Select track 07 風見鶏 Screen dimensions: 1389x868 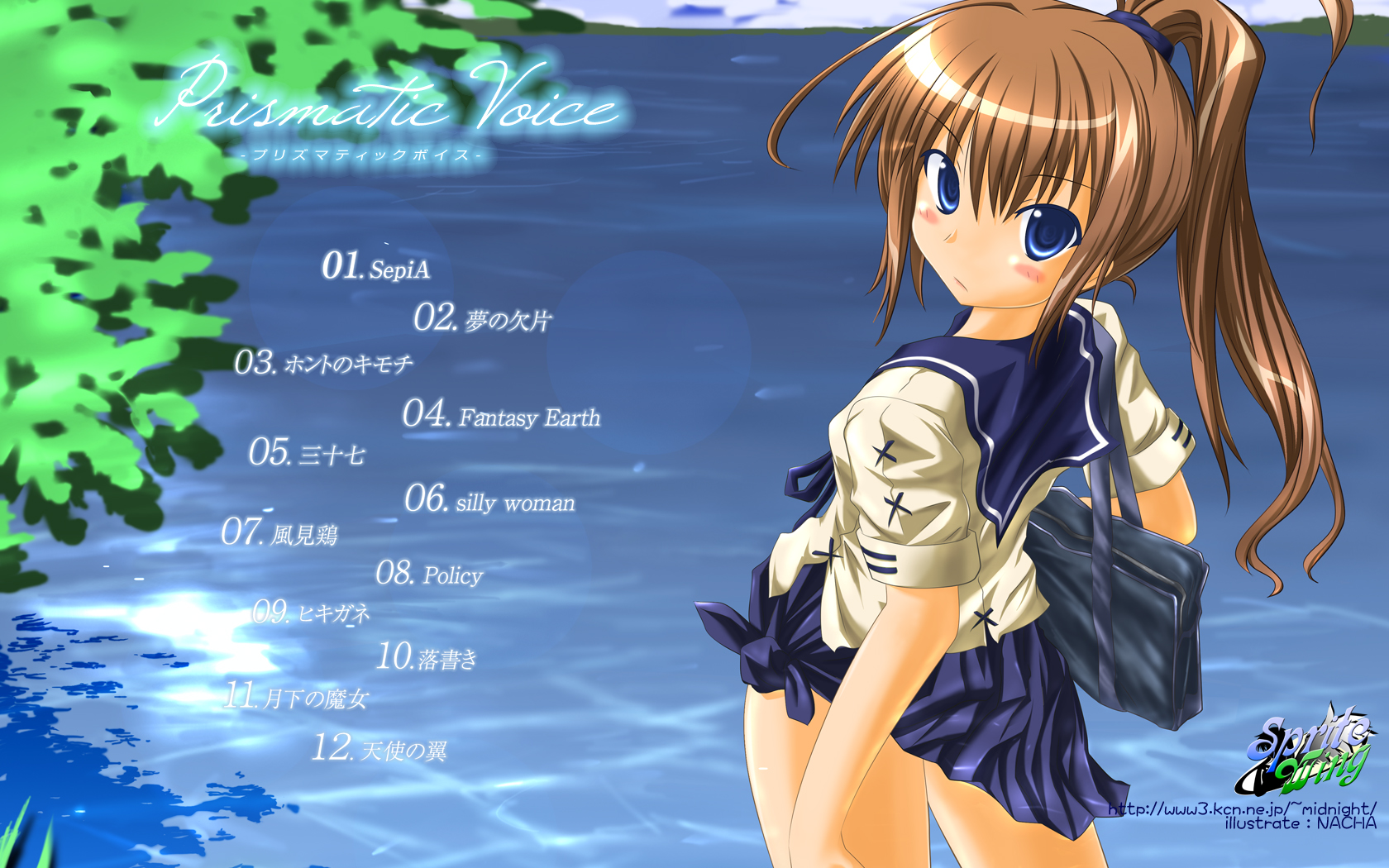click(279, 533)
